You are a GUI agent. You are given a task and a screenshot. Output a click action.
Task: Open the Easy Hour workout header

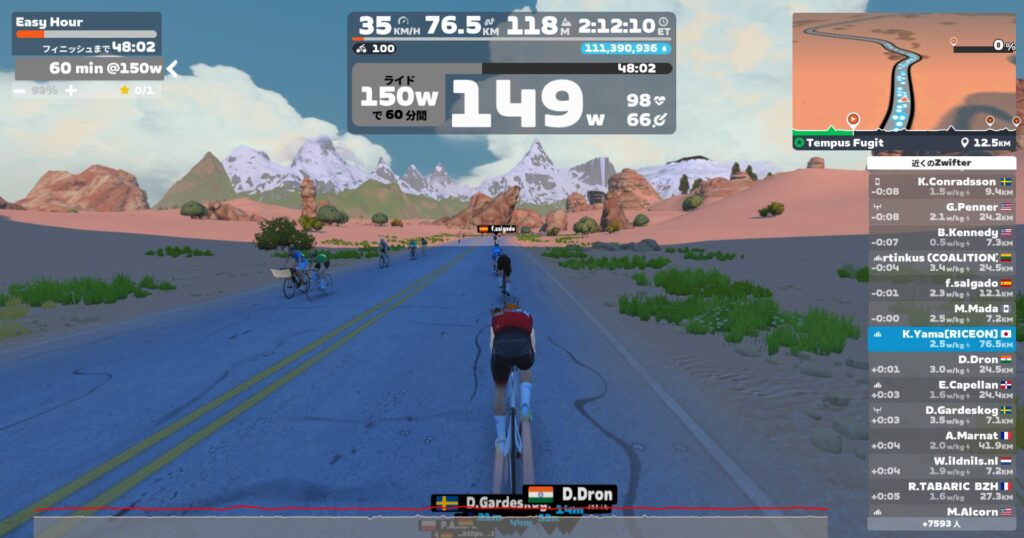click(85, 22)
